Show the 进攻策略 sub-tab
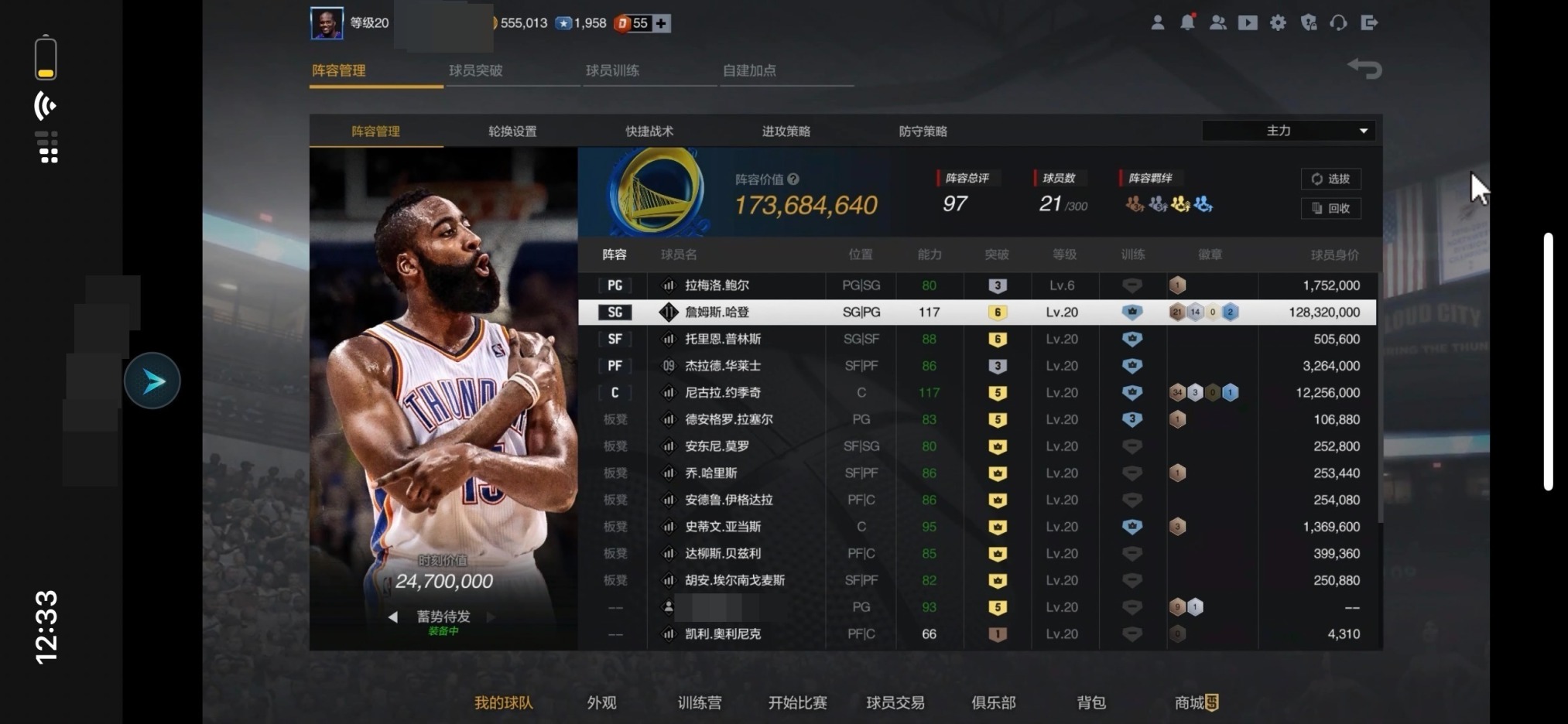1568x724 pixels. point(786,131)
